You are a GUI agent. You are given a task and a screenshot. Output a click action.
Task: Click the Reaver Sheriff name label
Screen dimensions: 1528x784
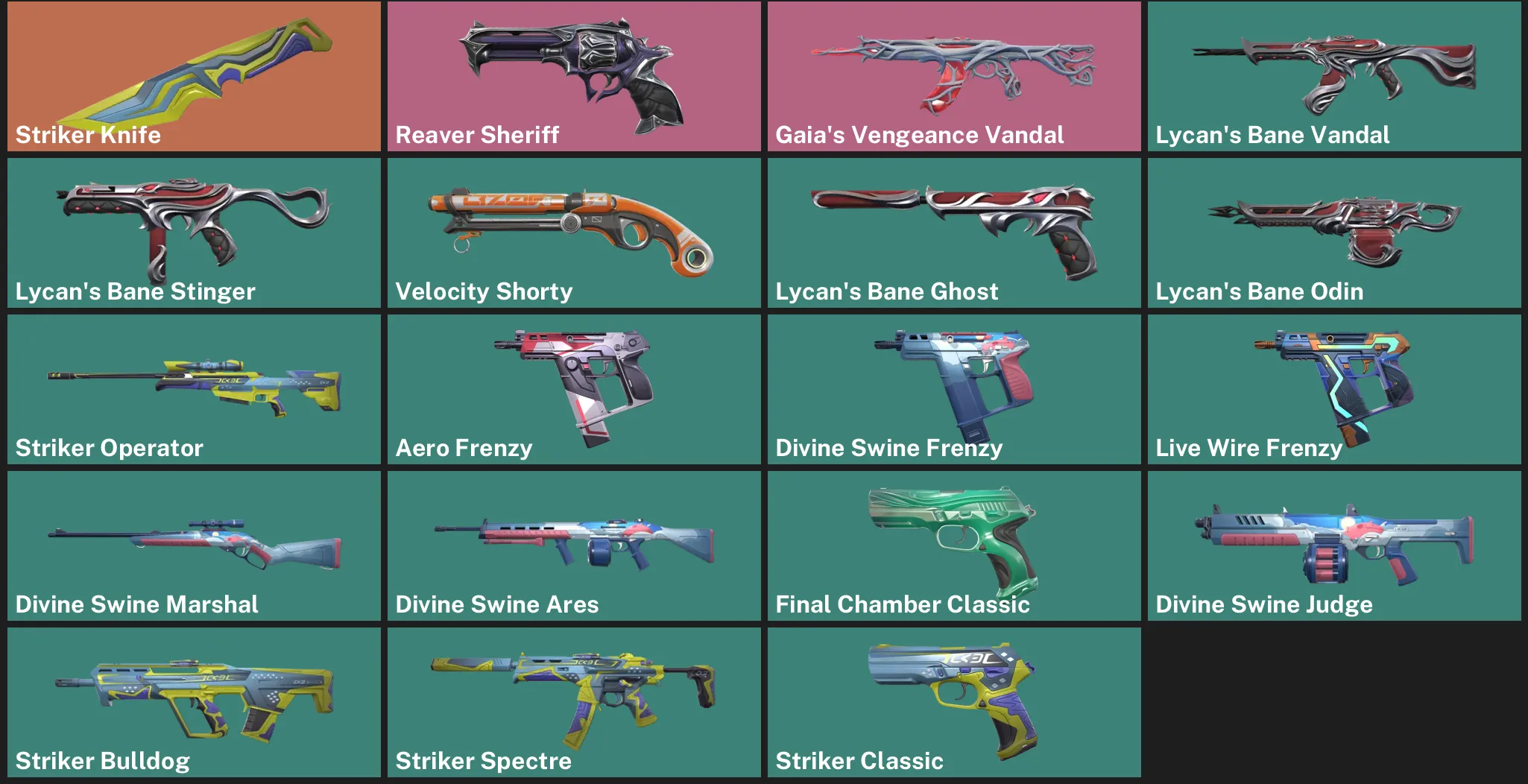477,136
